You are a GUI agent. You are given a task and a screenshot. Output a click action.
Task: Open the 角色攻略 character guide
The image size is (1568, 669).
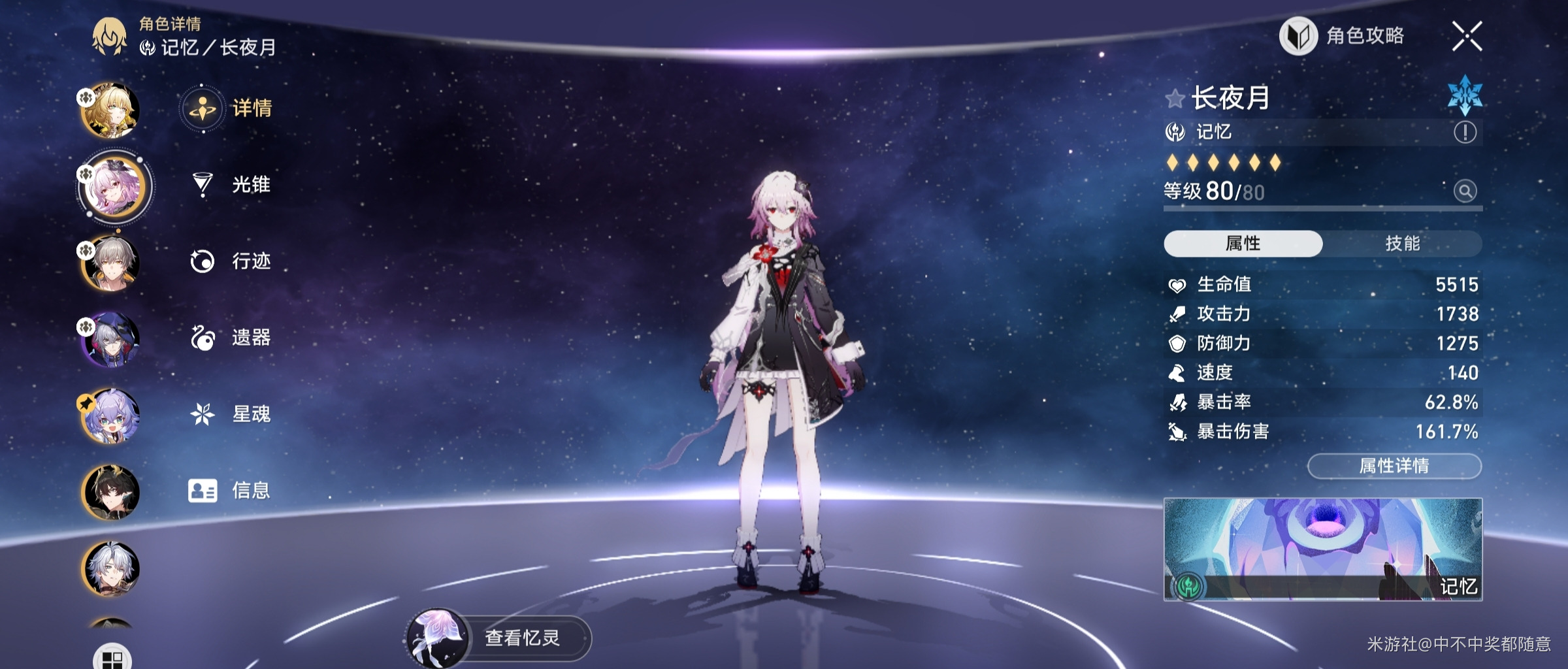click(1343, 36)
